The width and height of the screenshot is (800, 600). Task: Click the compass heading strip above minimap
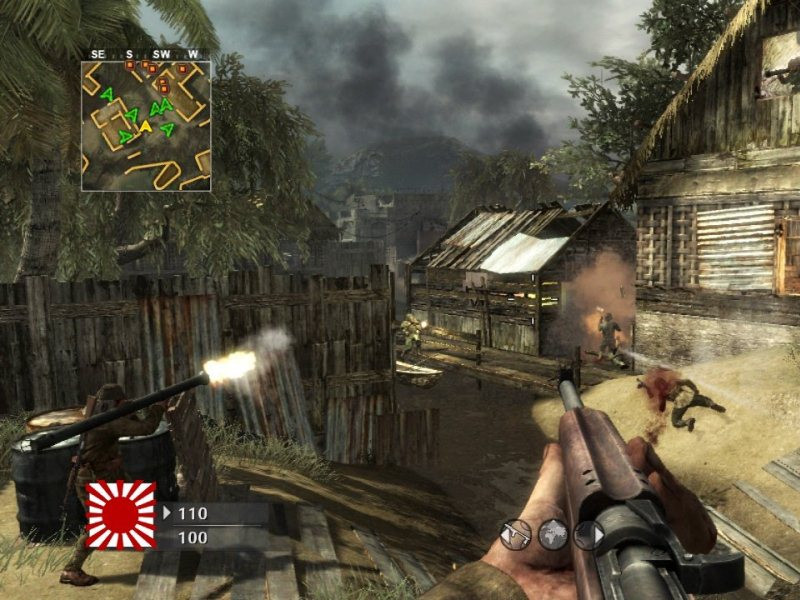click(x=146, y=54)
